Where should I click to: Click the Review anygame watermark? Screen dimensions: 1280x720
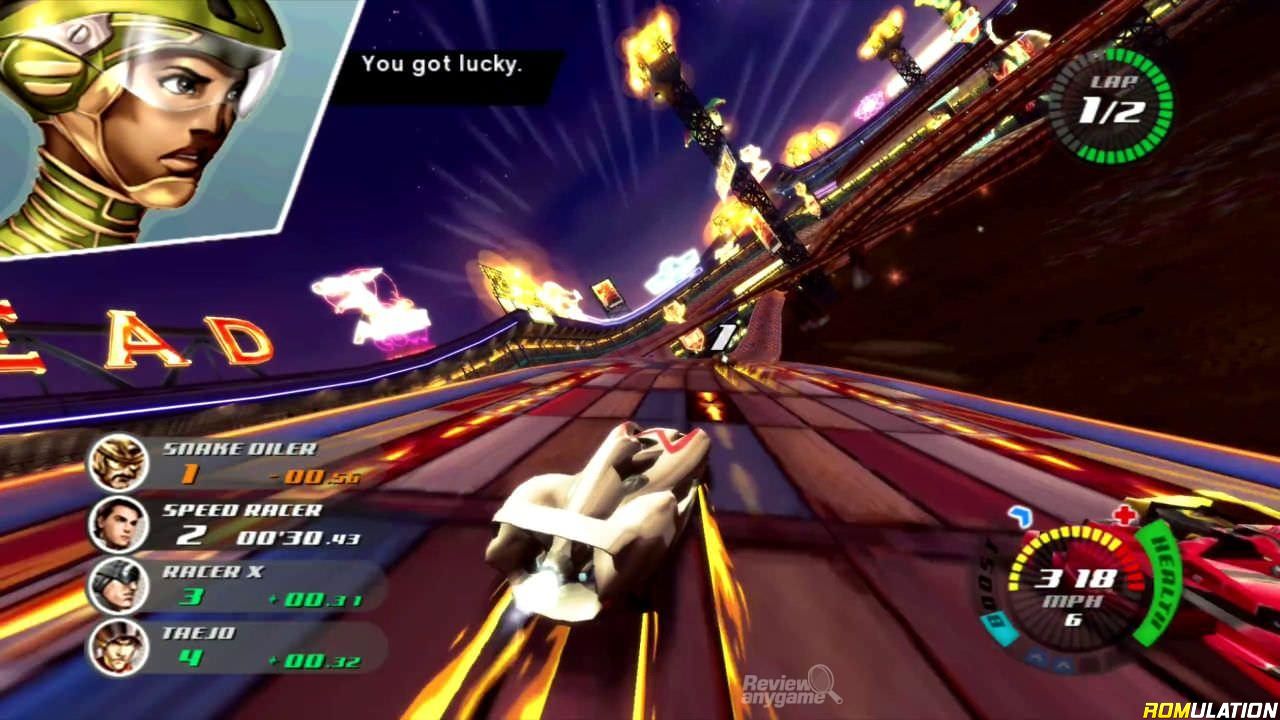coord(791,690)
